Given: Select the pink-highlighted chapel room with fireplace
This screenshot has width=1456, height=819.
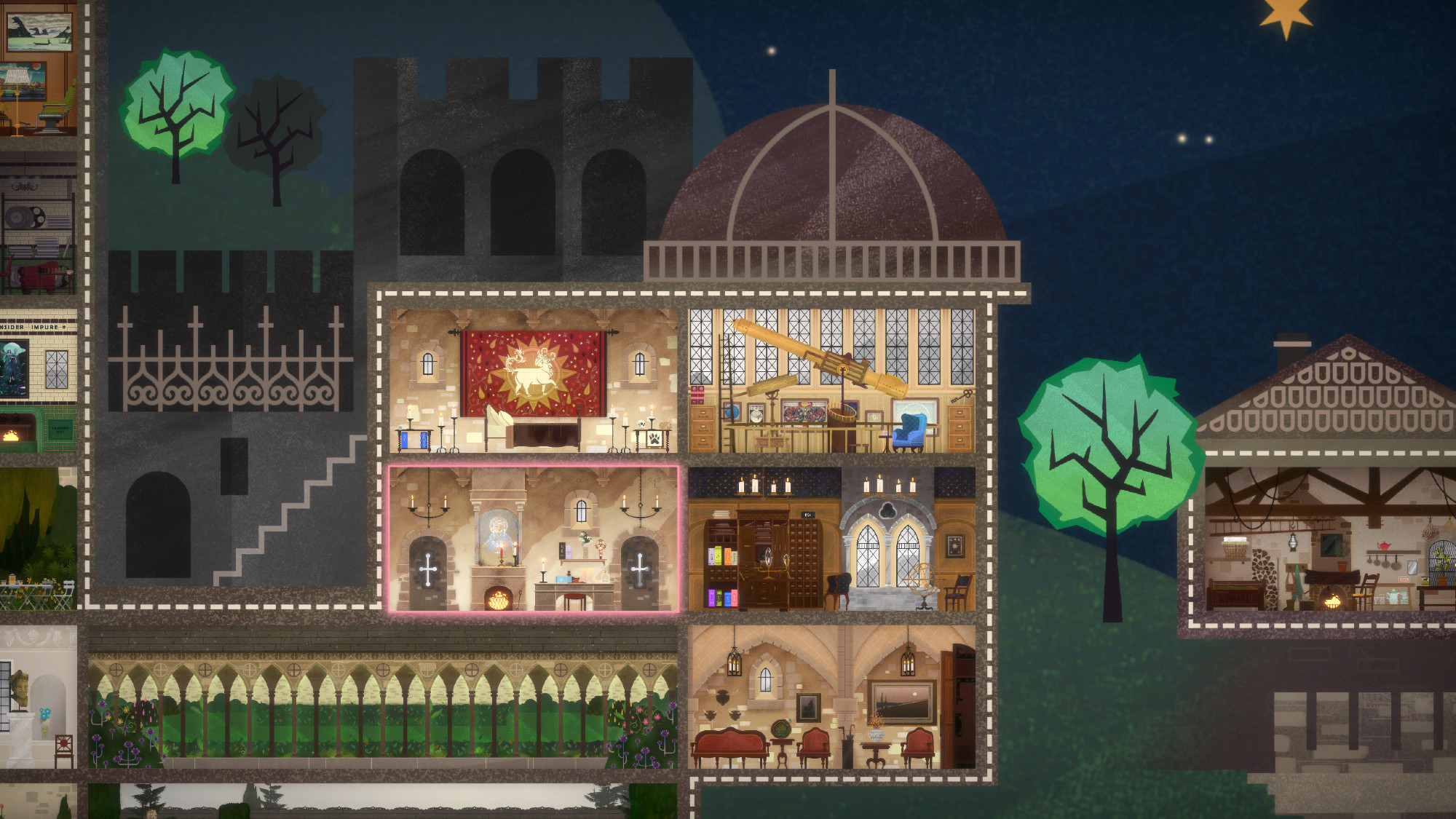Looking at the screenshot, I should [x=533, y=539].
